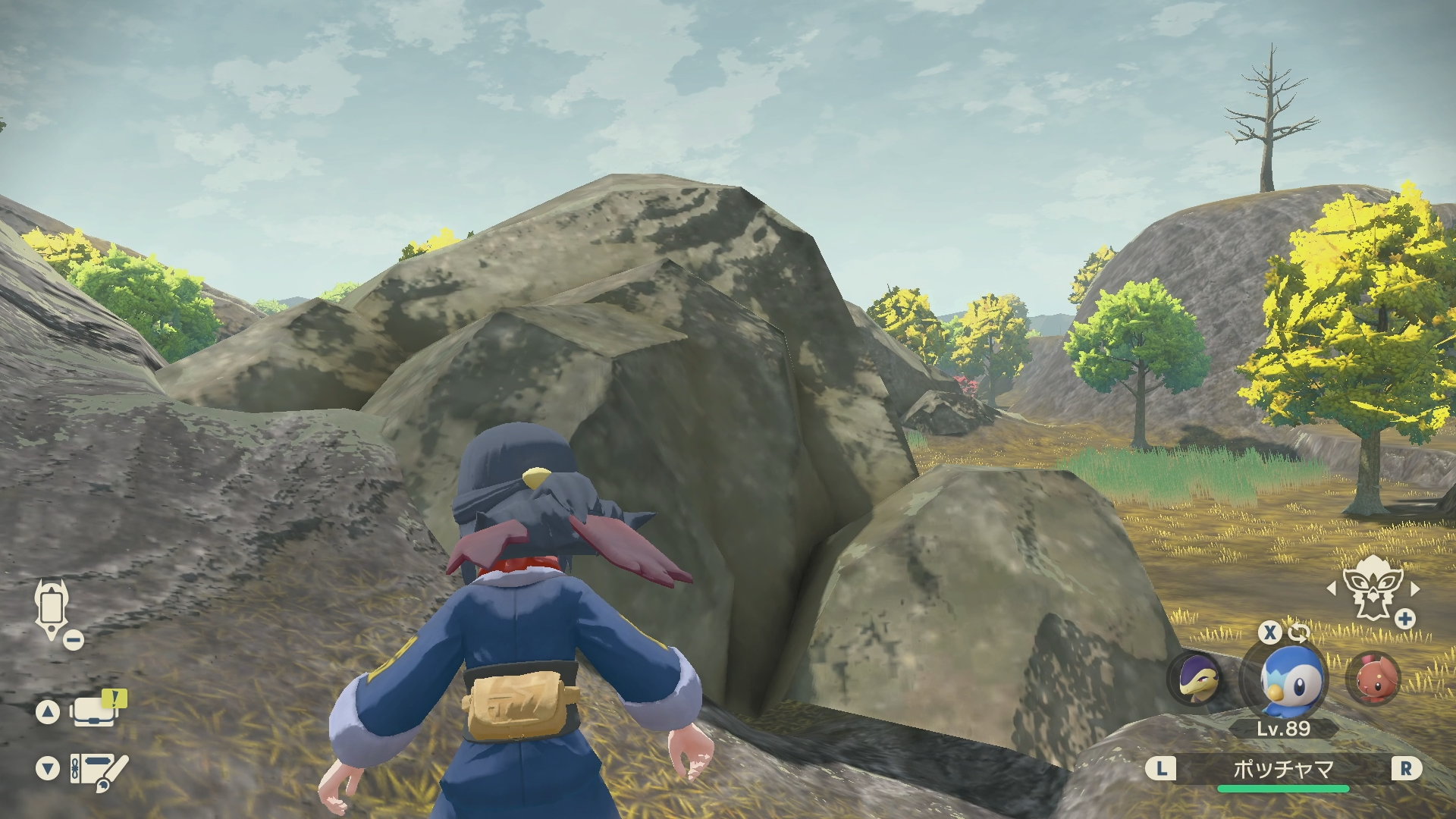Open the Arc Phone map icon

[x=52, y=609]
